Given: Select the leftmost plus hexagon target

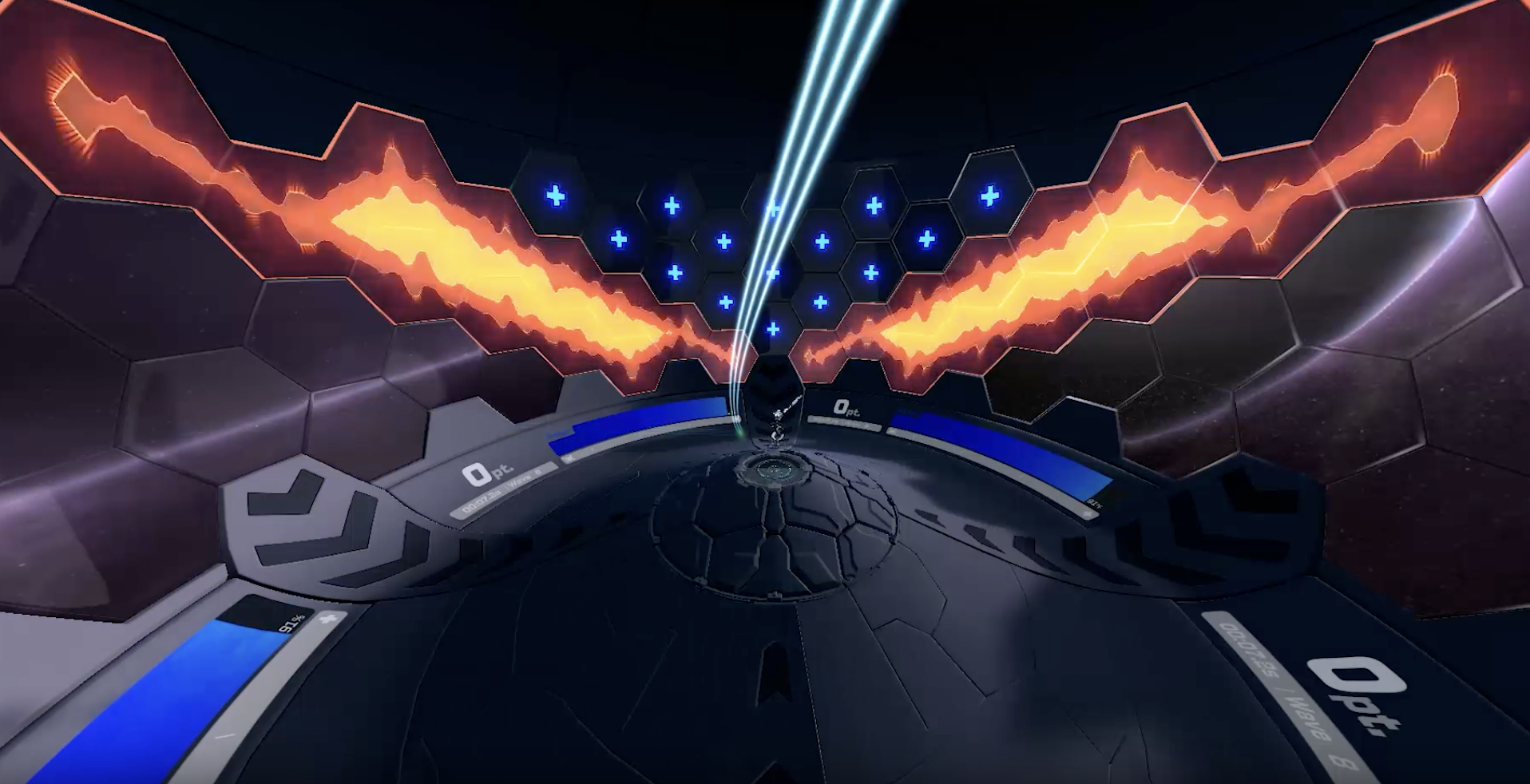Looking at the screenshot, I should [x=555, y=196].
